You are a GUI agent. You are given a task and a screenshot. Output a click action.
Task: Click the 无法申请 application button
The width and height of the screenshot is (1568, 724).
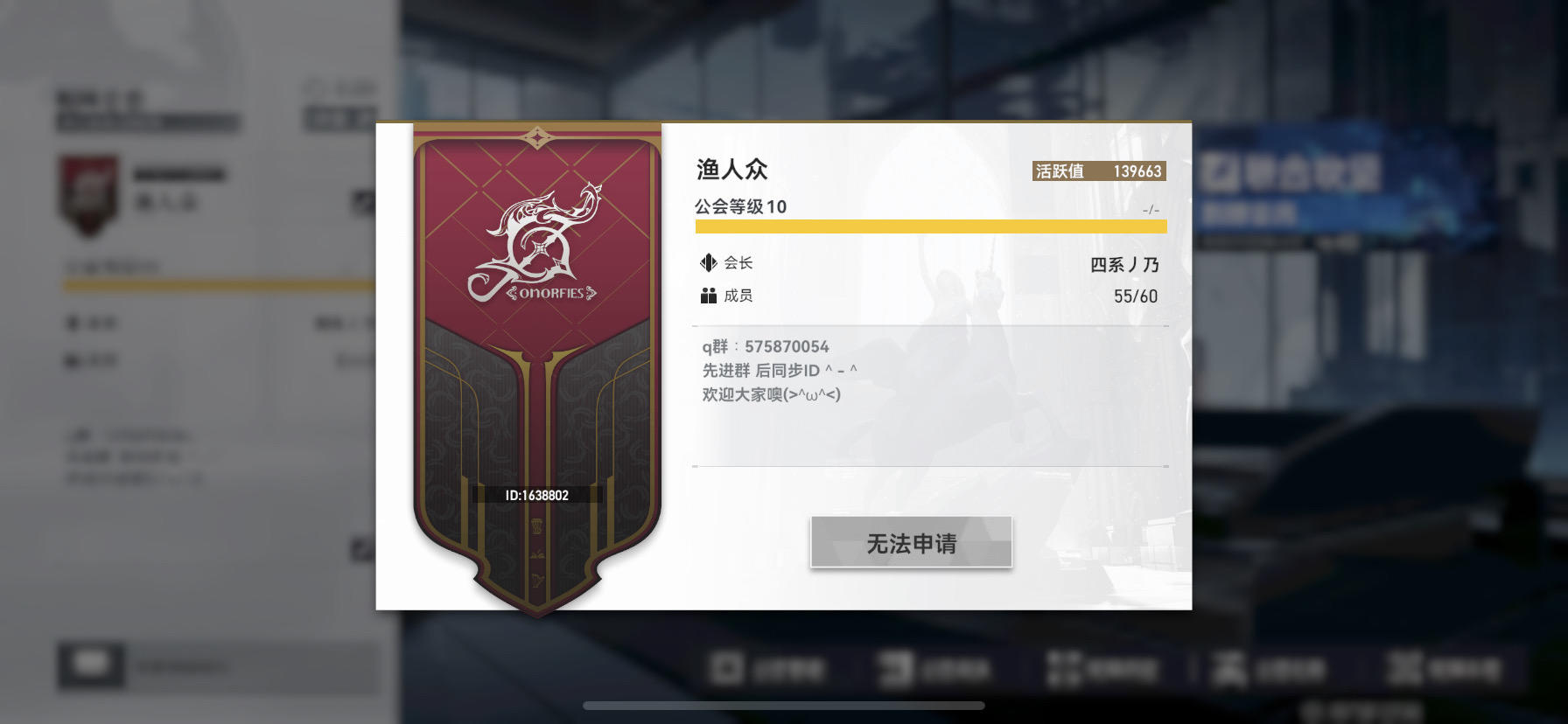[911, 542]
